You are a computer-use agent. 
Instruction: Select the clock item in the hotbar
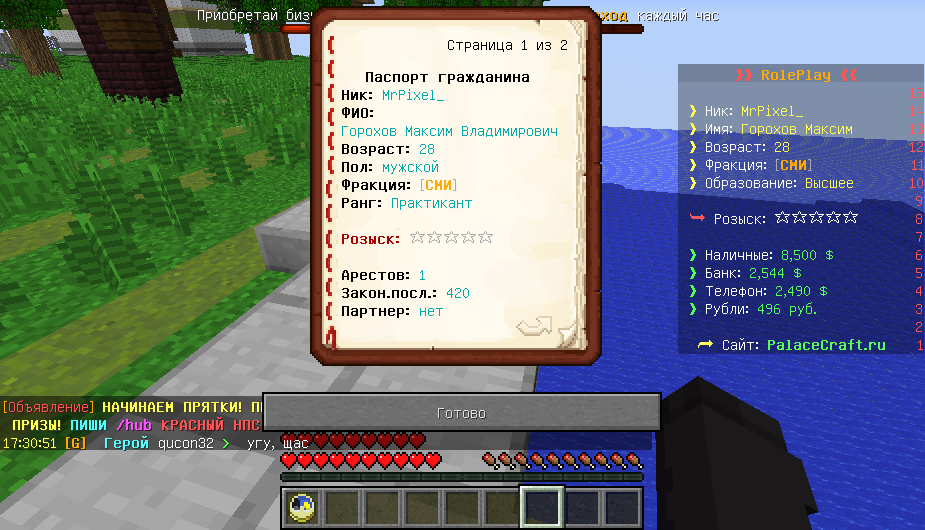point(300,508)
